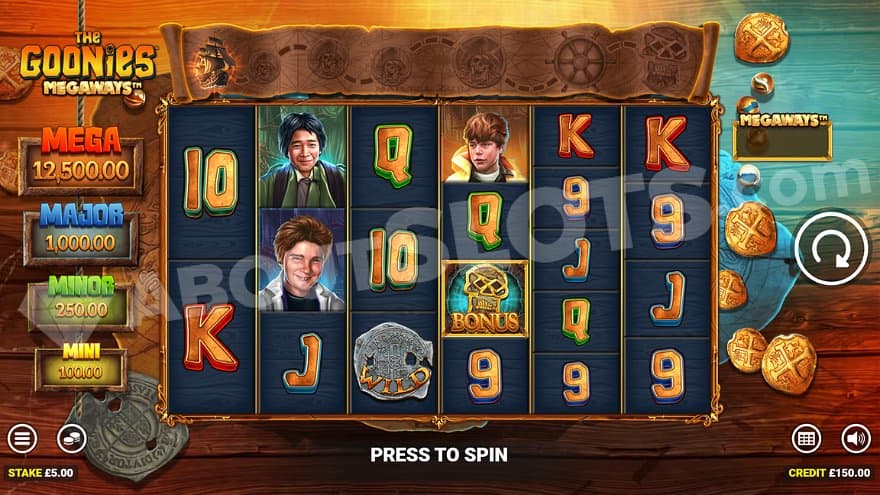Spin the reels with the circular arrow button

click(829, 248)
